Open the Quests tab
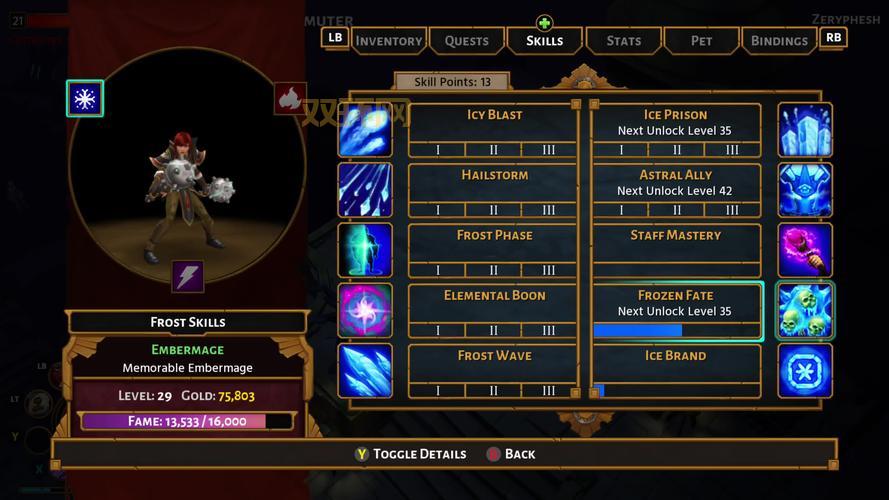Viewport: 889px width, 500px height. [466, 41]
